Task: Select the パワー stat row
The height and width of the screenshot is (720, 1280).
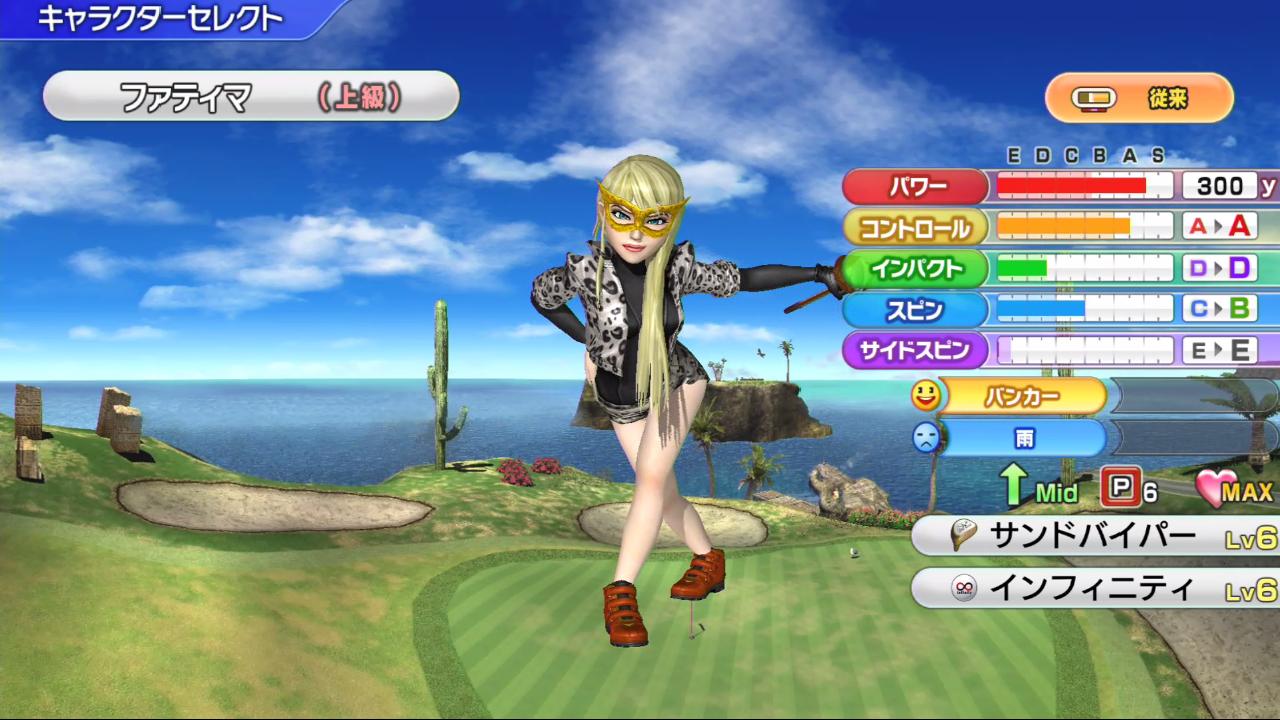Action: point(916,187)
